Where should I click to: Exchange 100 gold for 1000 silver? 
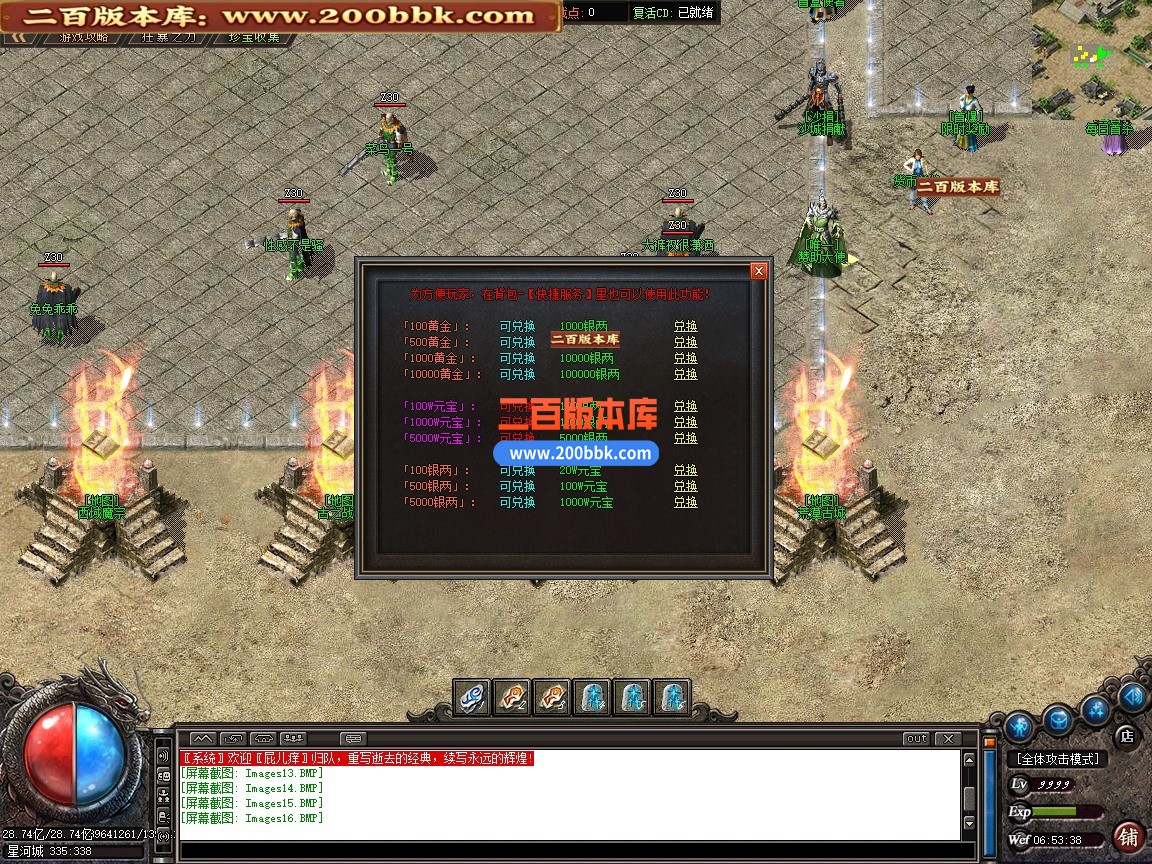pos(685,326)
